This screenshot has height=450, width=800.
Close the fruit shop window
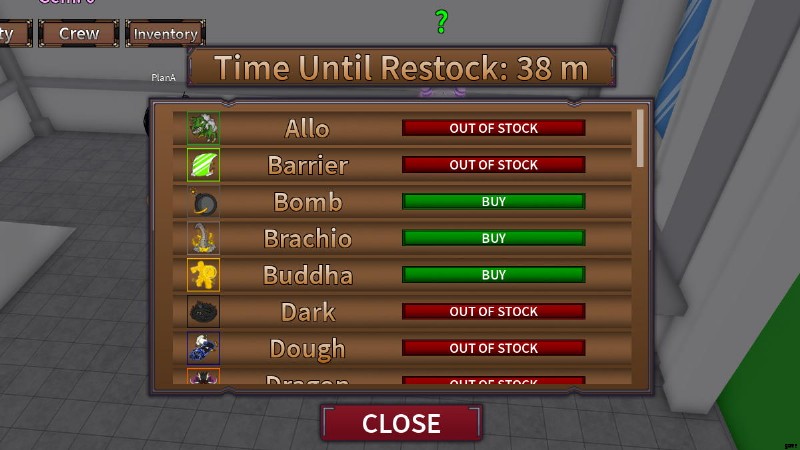tap(401, 422)
